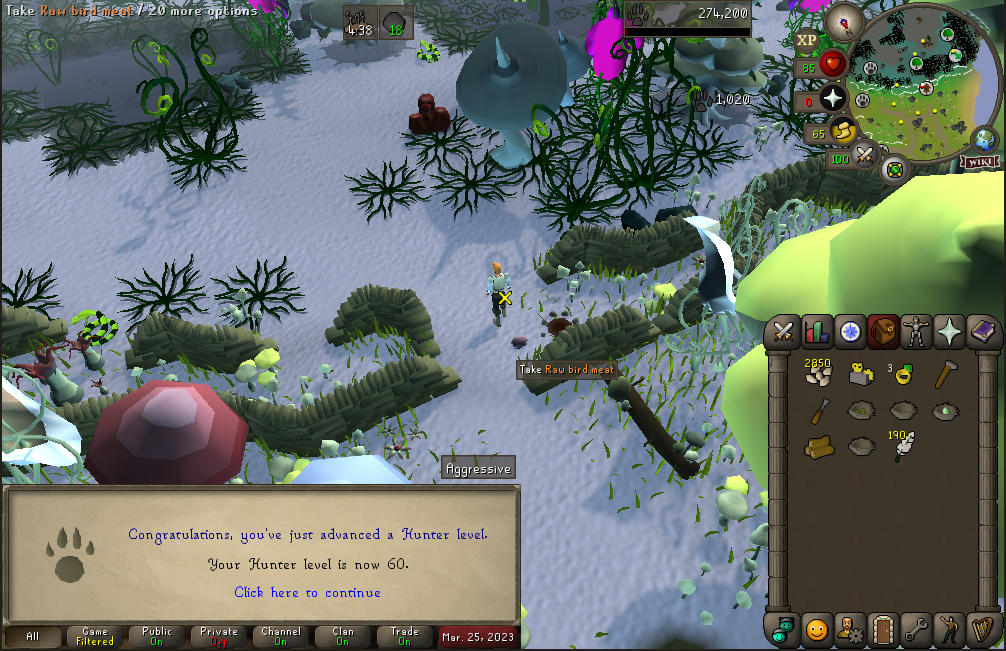Open the Settings wrench tab
Viewport: 1006px width, 651px height.
pos(916,630)
